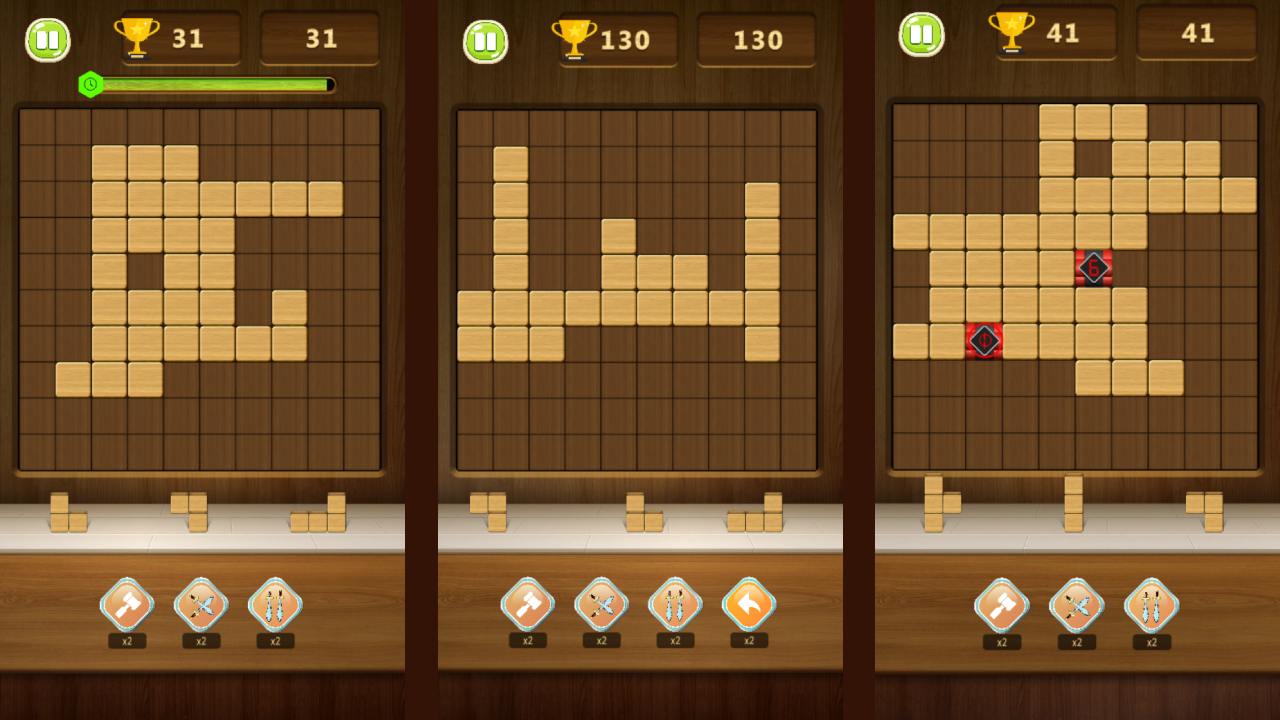
Task: Pause the middle game board
Action: (x=486, y=40)
